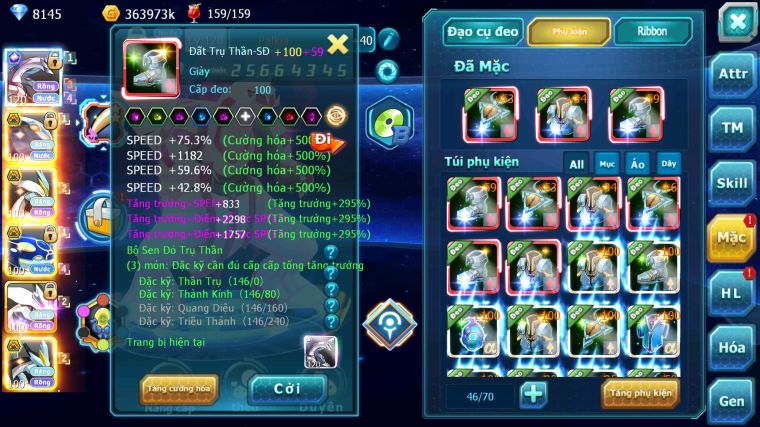Click the Tăng cường hóa button
Viewport: 760px width, 427px height.
(178, 387)
